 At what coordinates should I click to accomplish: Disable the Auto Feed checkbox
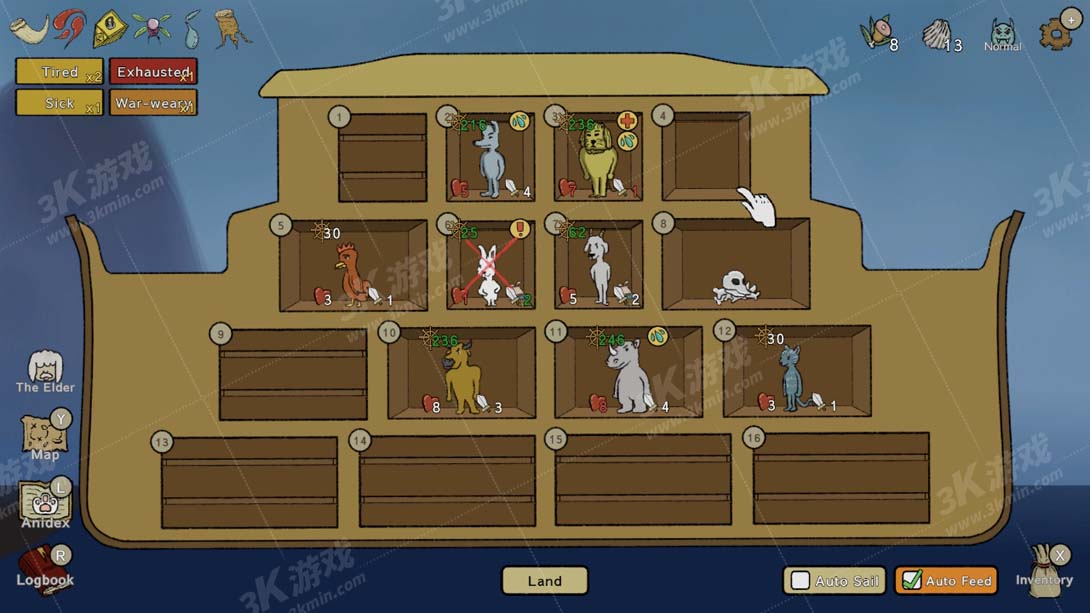coord(912,581)
